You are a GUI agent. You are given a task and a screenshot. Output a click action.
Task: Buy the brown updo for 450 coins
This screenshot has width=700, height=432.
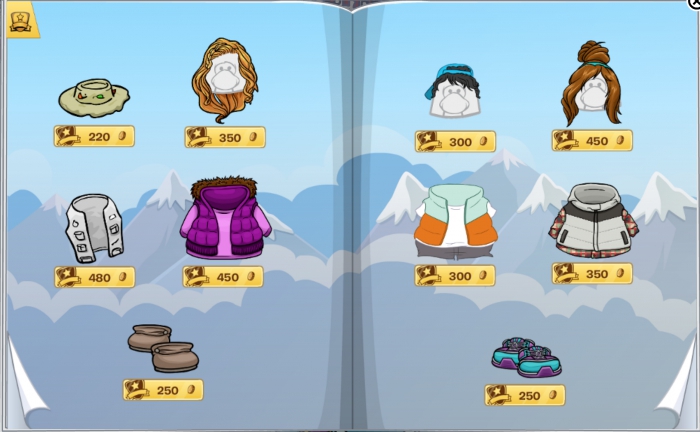[x=592, y=141]
